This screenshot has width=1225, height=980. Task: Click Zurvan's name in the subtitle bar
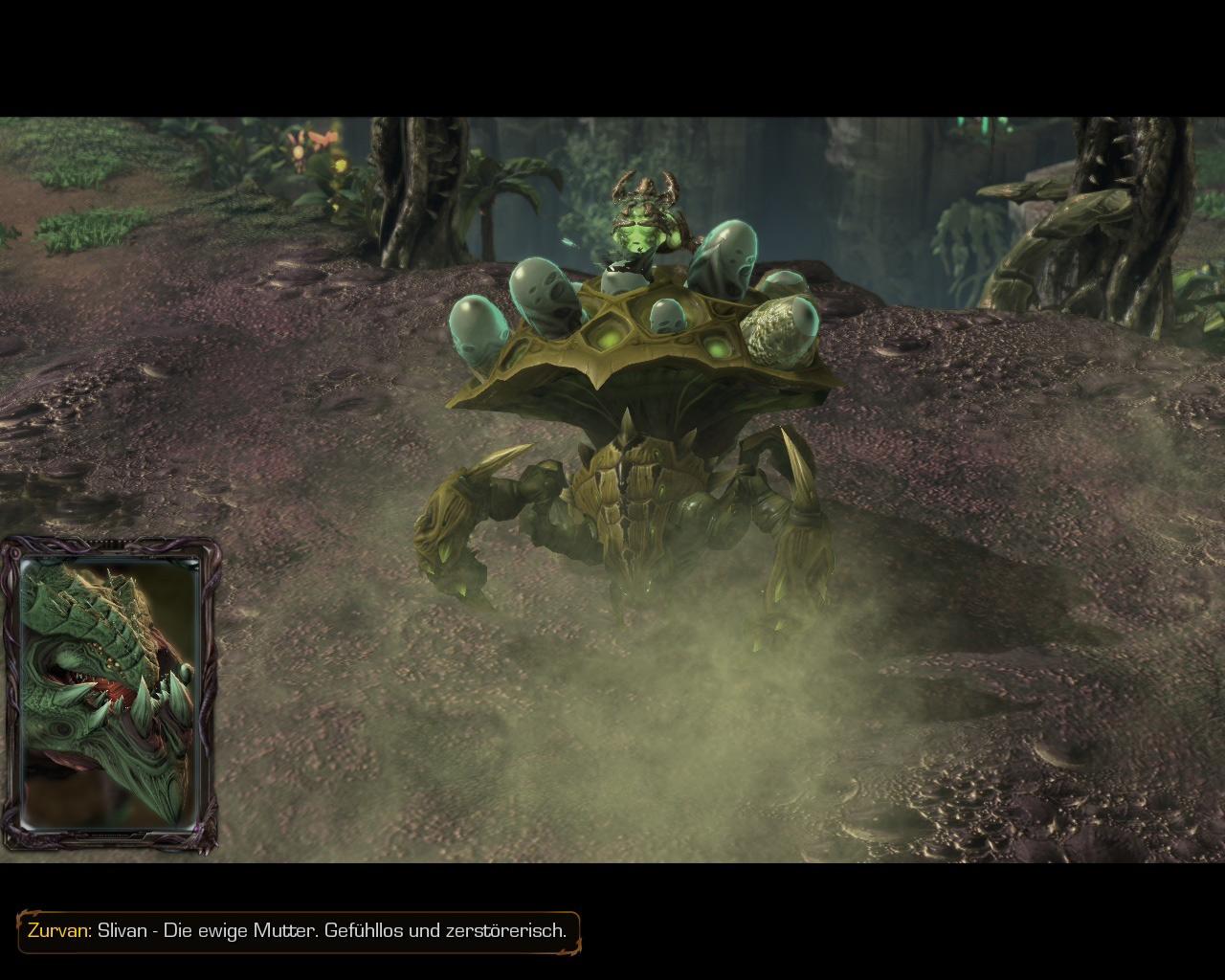tap(60, 928)
